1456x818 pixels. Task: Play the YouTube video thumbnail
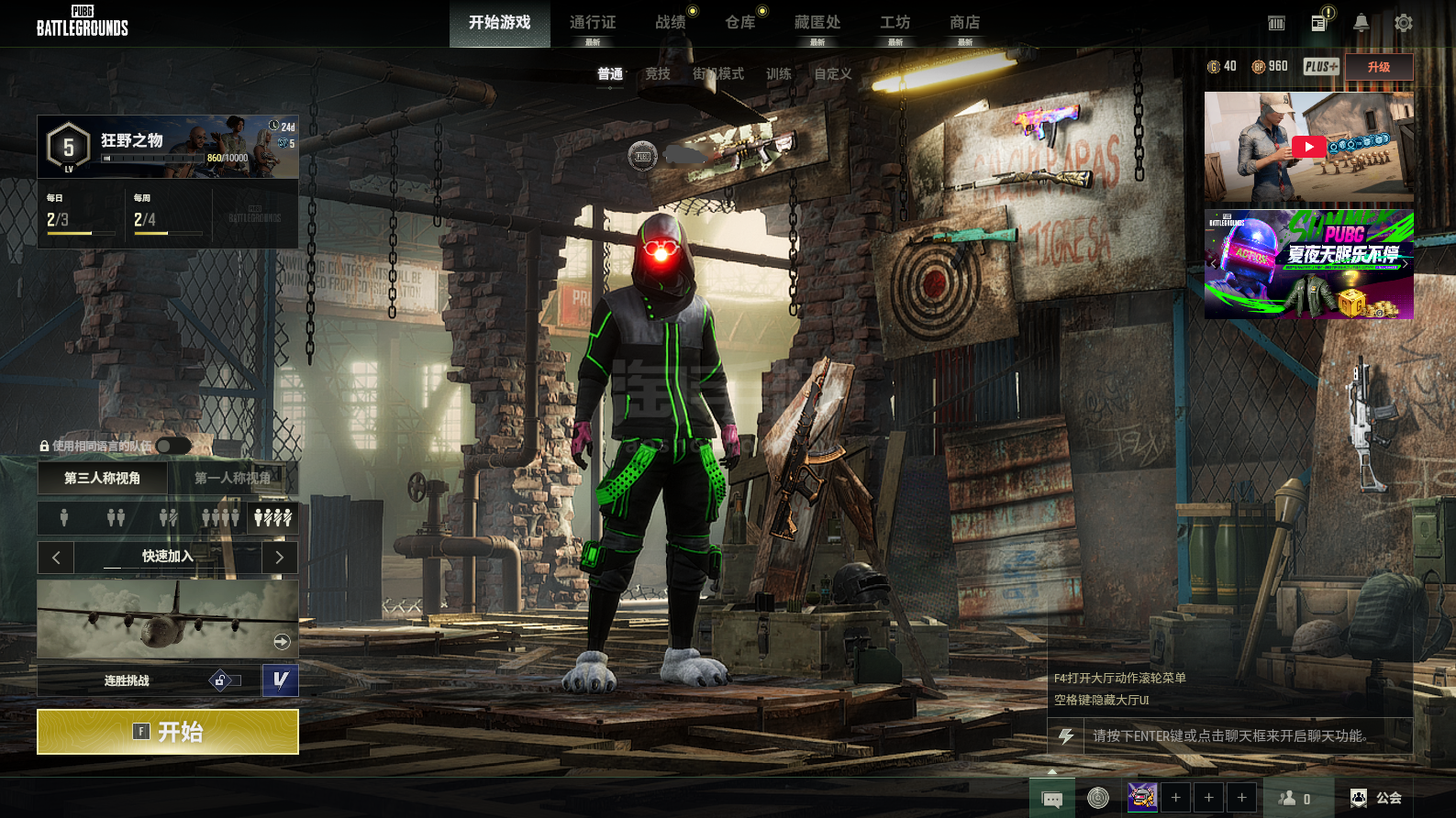tap(1308, 147)
